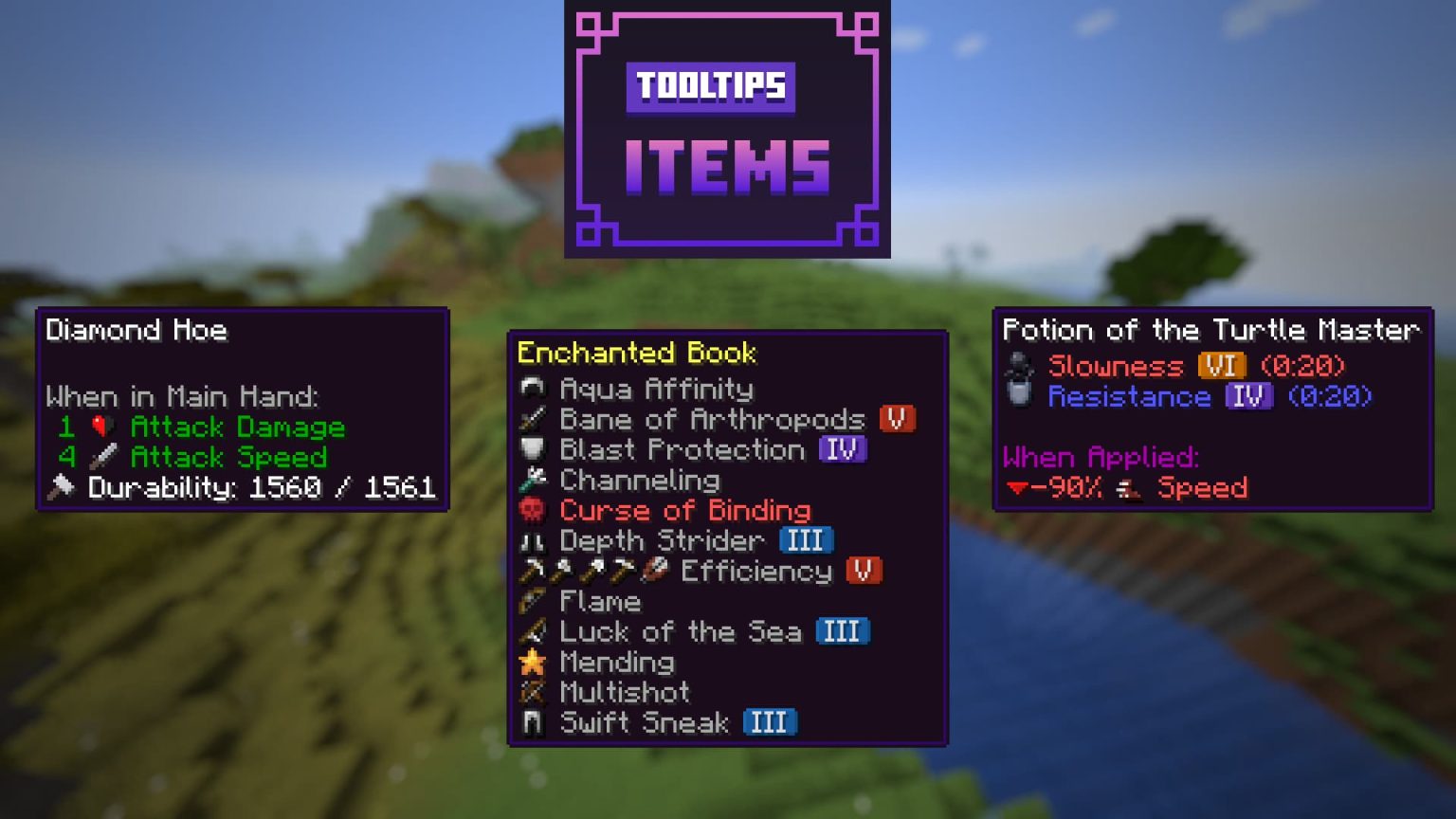Screen dimensions: 1456x819
Task: Select the Curse of Binding skull icon
Action: [x=534, y=511]
